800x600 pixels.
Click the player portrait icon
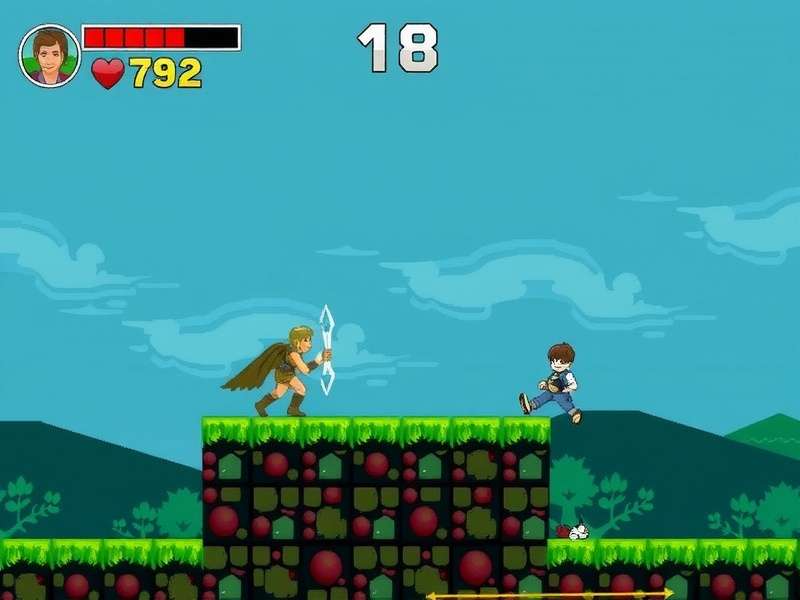point(49,55)
